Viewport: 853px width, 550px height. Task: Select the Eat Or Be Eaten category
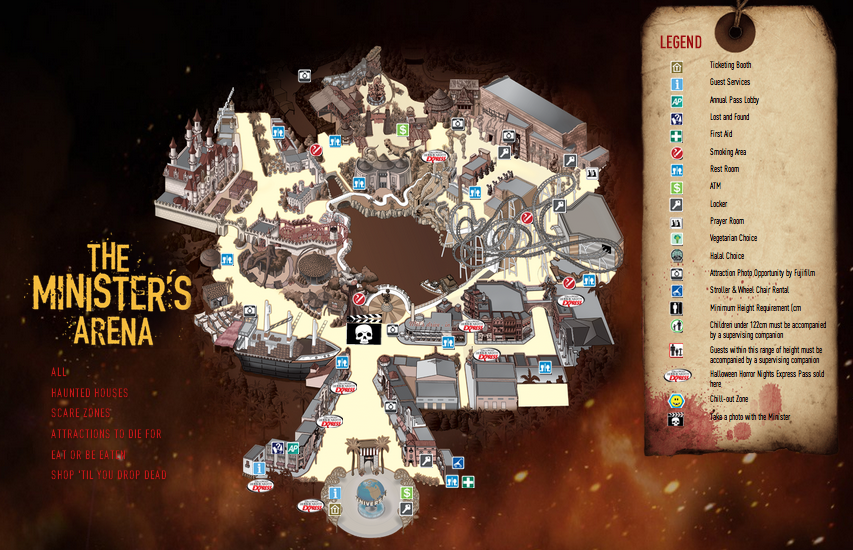(x=90, y=455)
